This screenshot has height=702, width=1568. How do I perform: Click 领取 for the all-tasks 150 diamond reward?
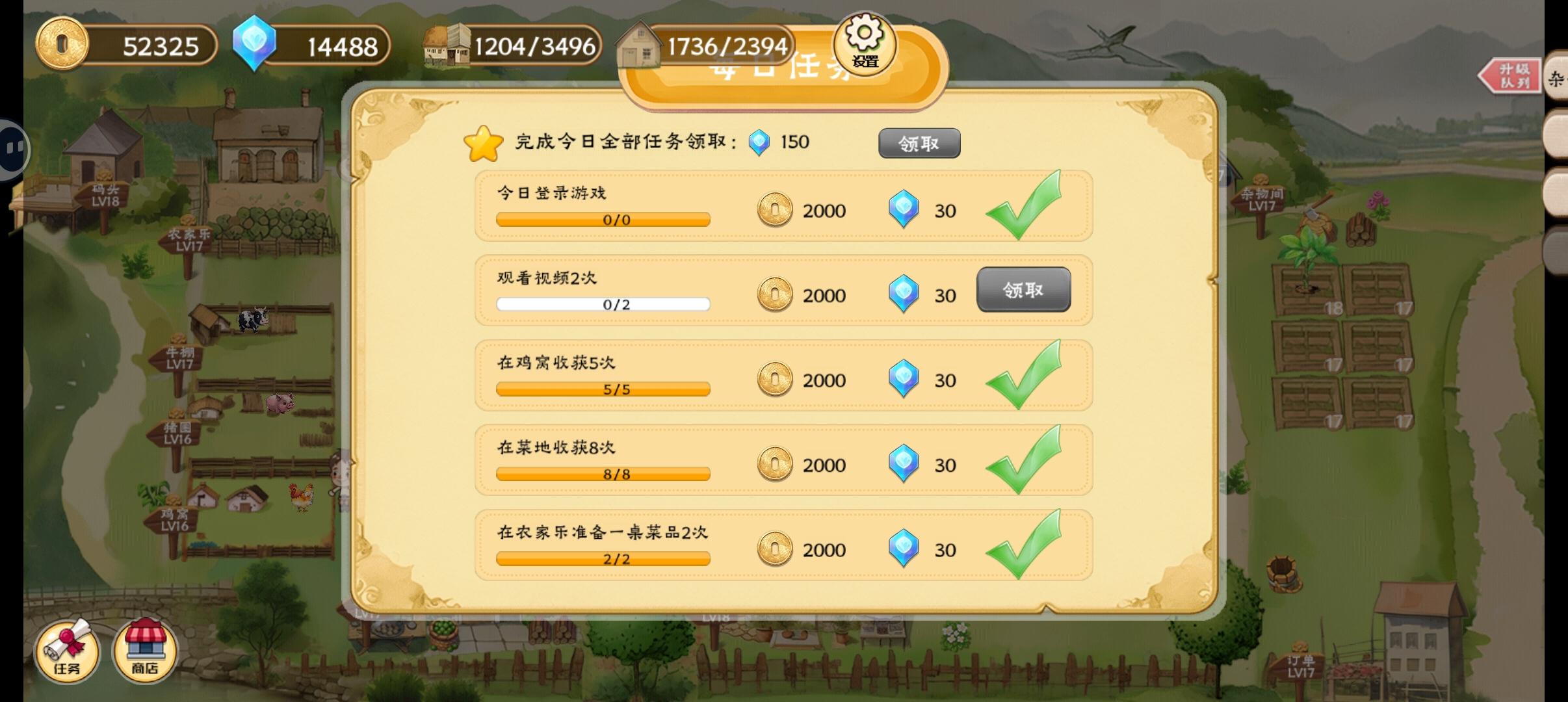coord(920,143)
